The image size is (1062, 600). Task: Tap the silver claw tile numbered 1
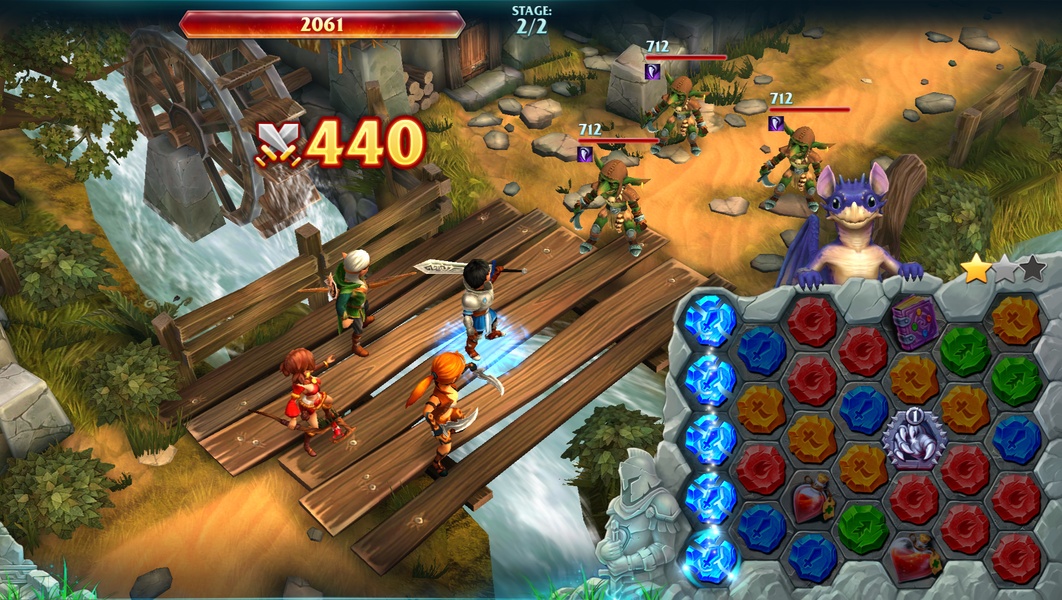[913, 438]
